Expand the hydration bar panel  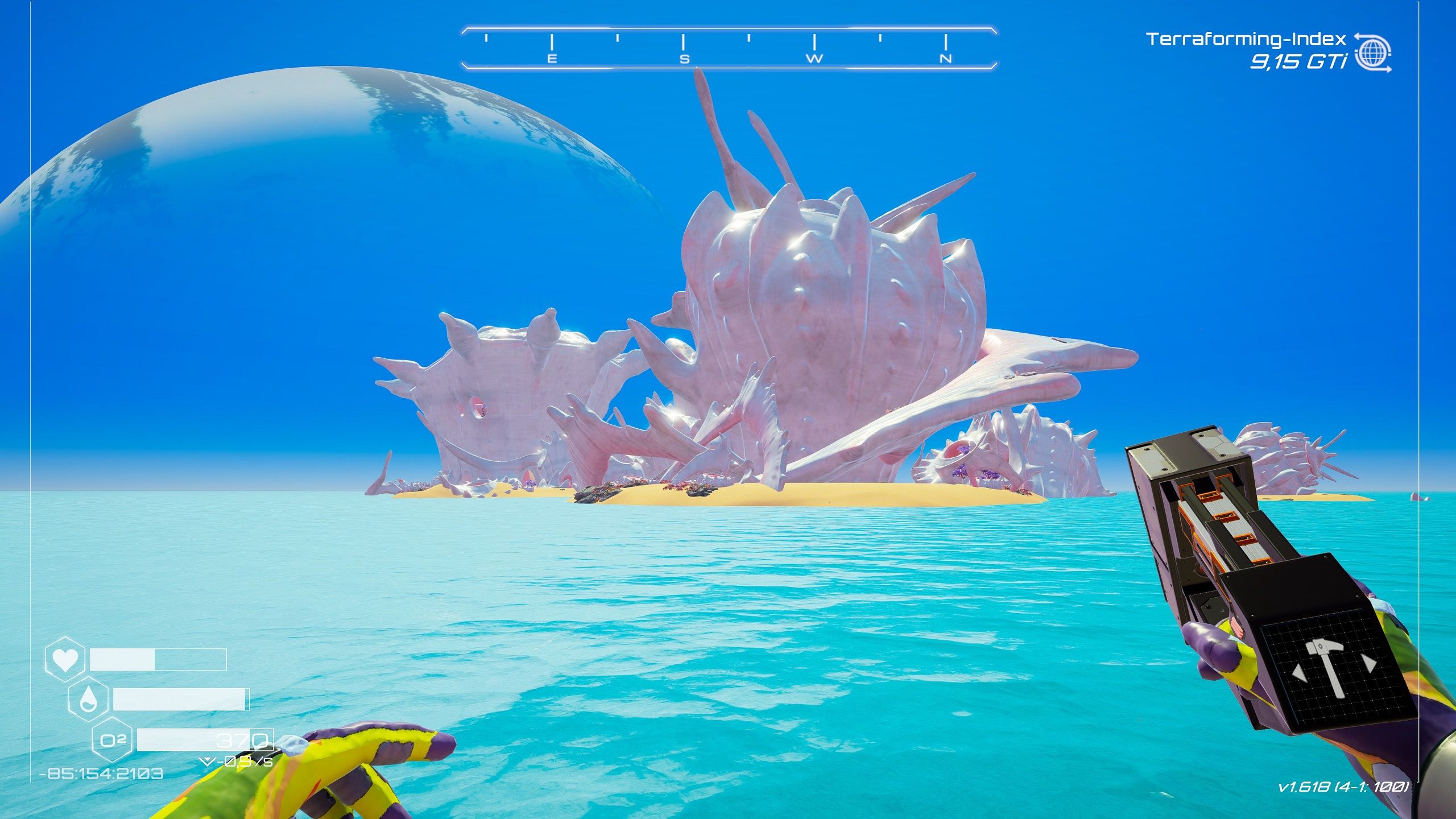coord(181,700)
